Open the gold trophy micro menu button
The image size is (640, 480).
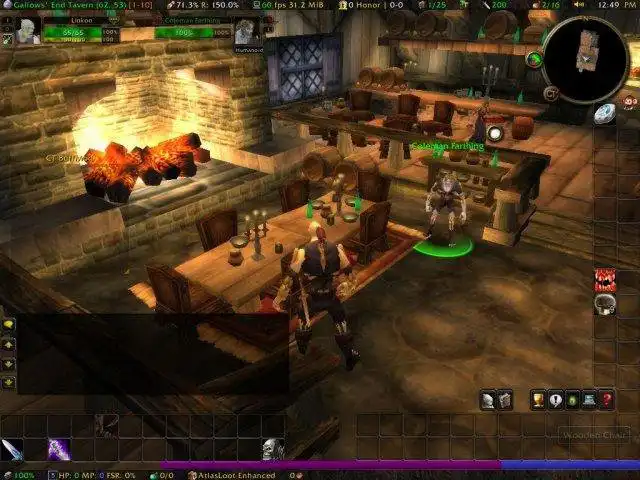[x=538, y=400]
